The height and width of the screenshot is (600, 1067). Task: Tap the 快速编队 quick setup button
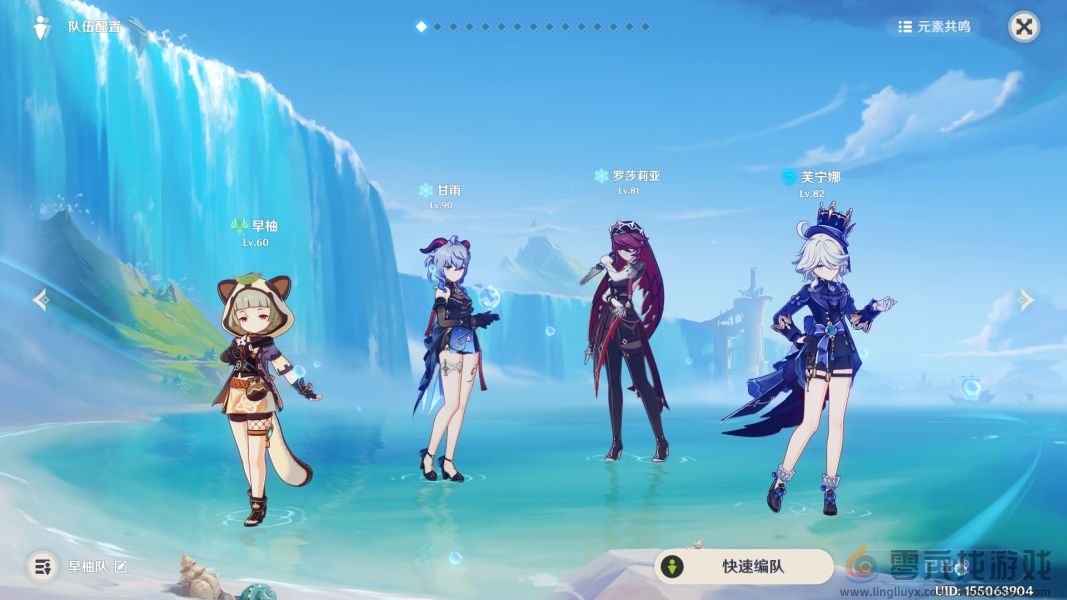[744, 567]
